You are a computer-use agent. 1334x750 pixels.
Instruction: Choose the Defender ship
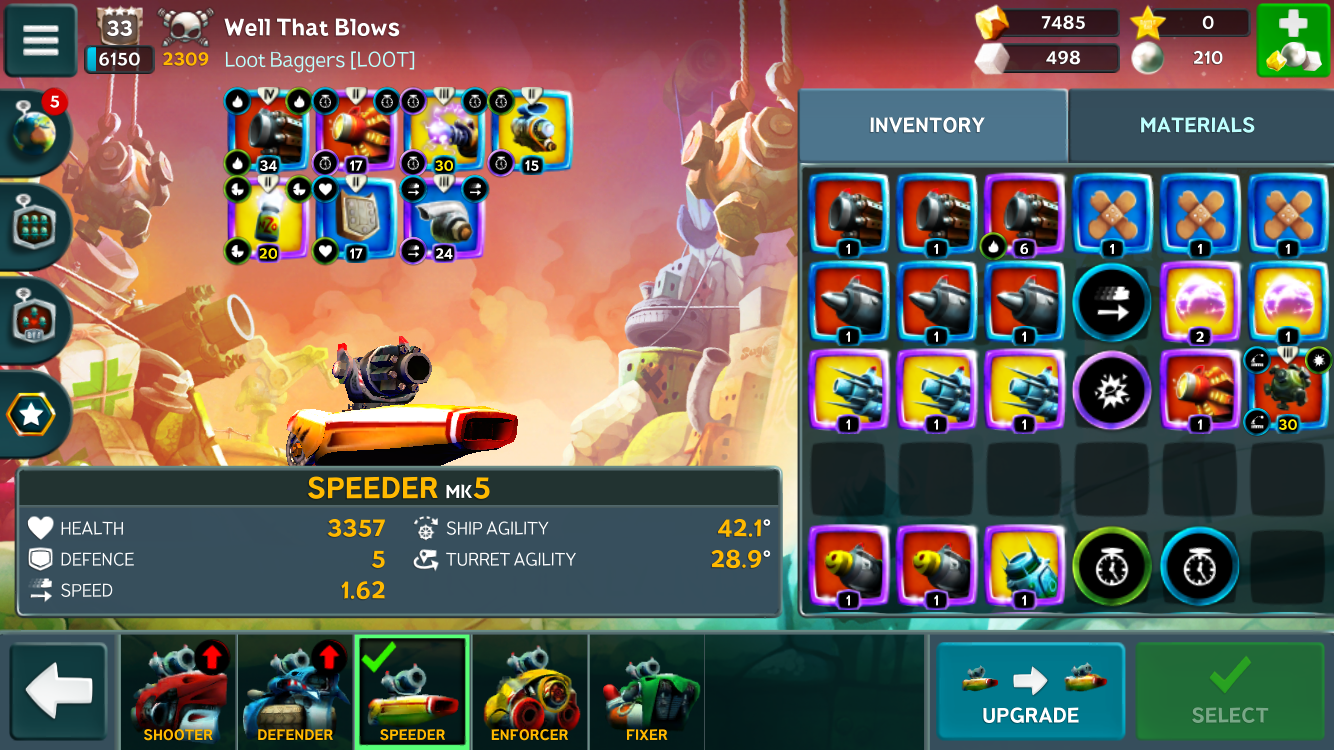[295, 692]
